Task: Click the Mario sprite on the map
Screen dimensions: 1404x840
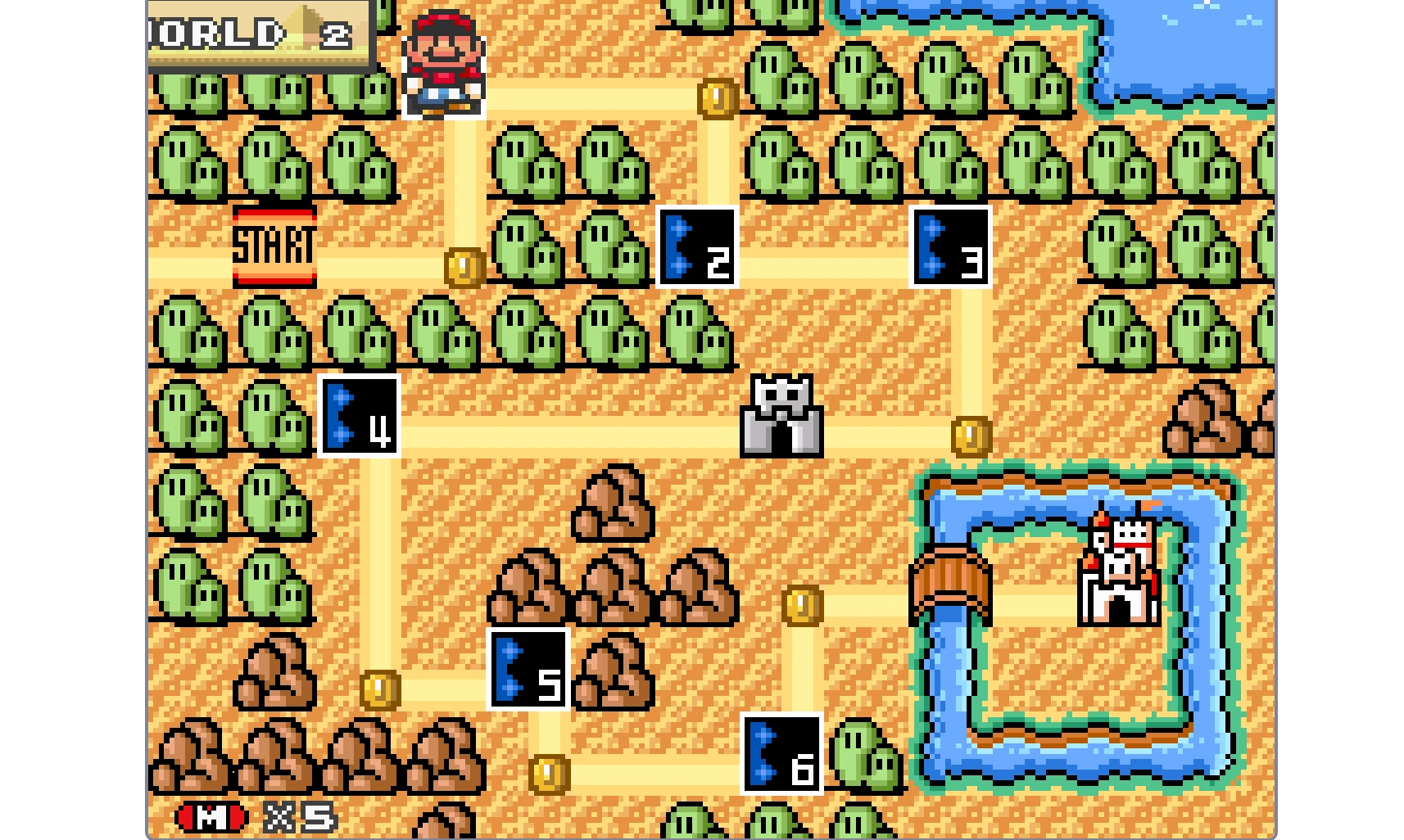Action: [443, 57]
